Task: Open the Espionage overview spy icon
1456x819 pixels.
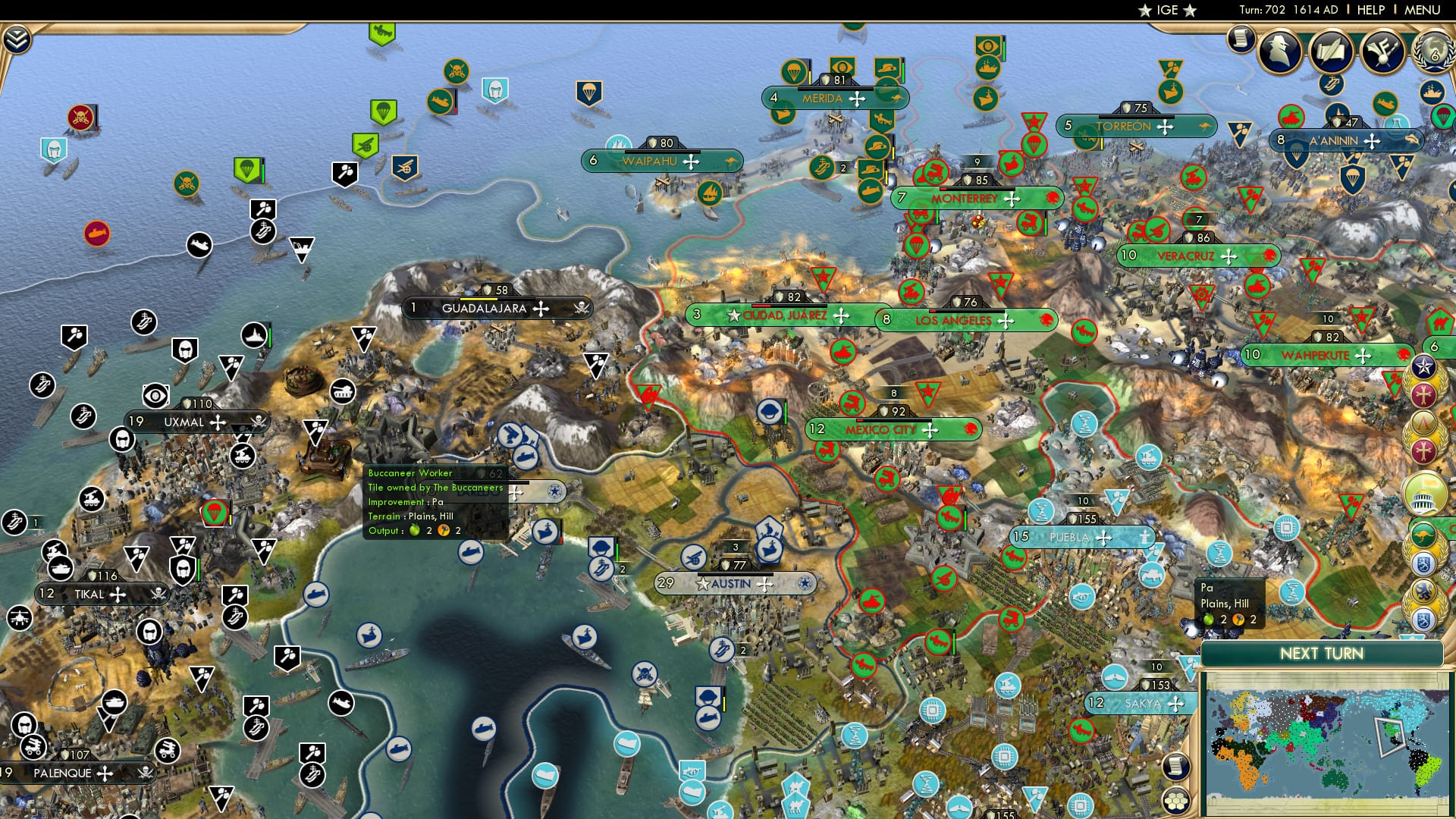Action: tap(1280, 52)
